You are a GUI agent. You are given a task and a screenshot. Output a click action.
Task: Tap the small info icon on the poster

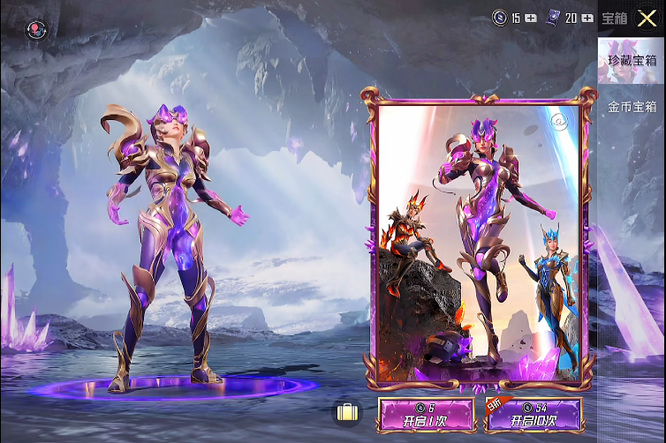coord(559,122)
